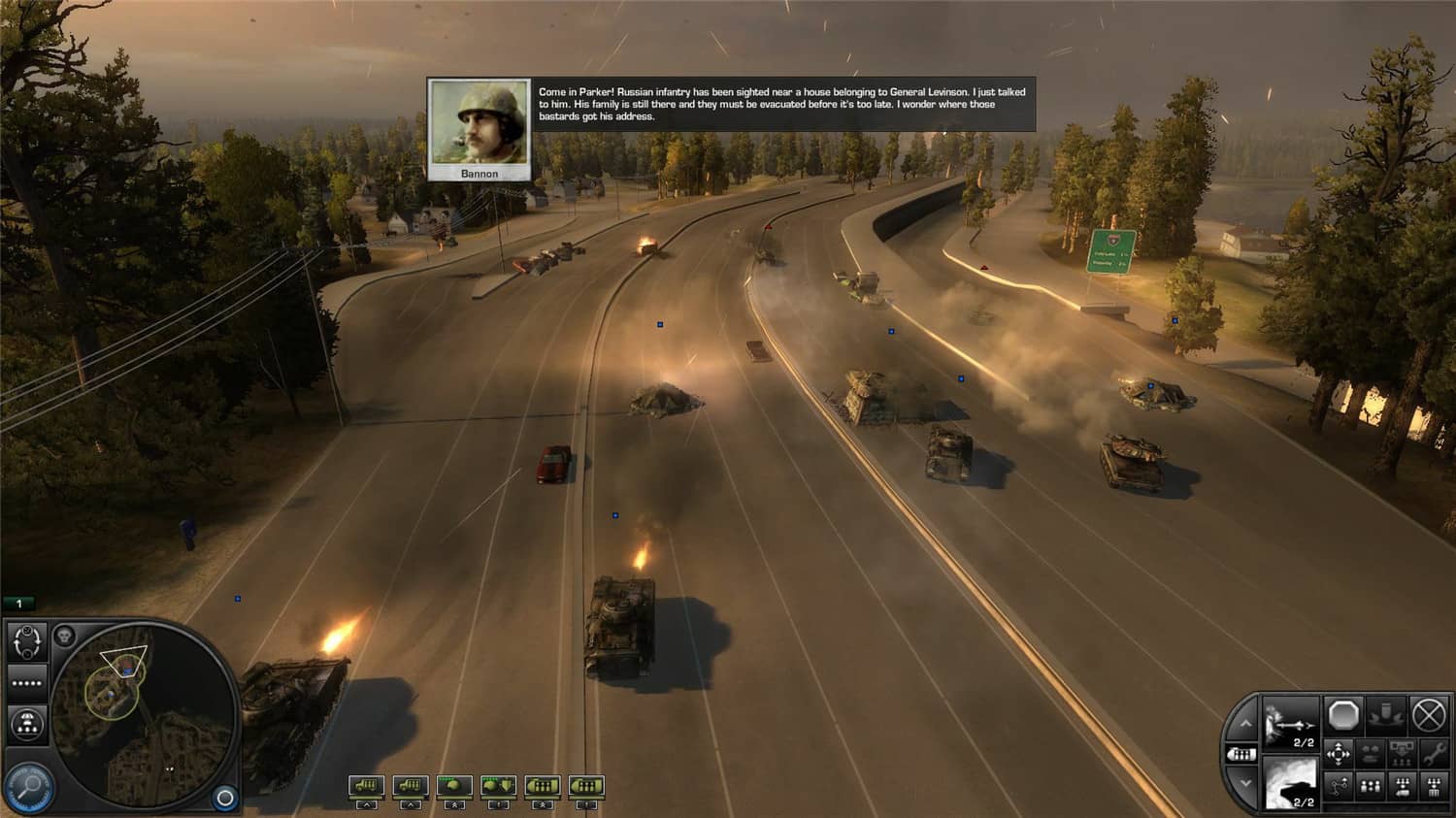The height and width of the screenshot is (818, 1456).
Task: Toggle the skull icon above the minimap
Action: point(64,635)
